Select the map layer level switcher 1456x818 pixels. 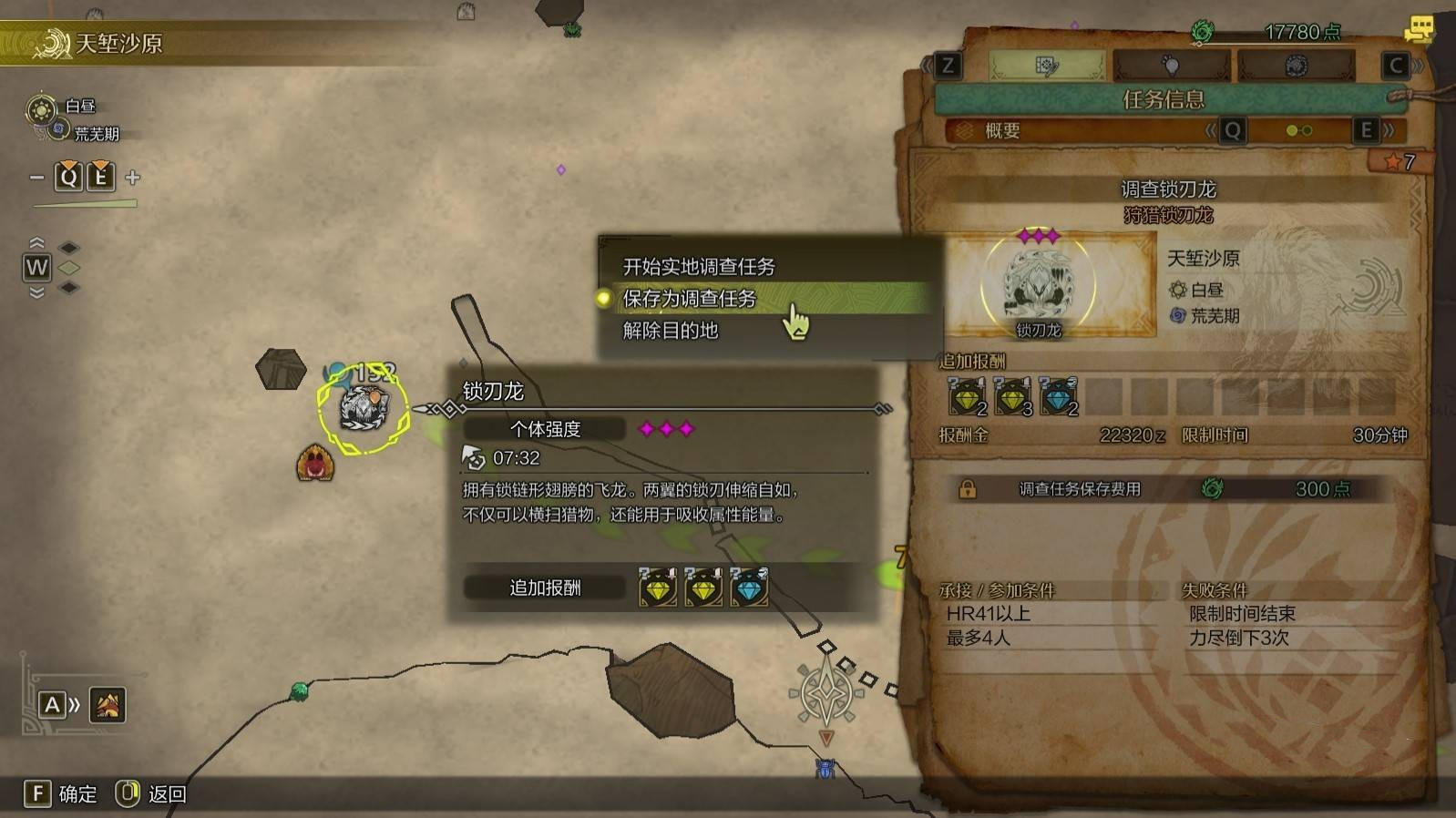point(38,268)
